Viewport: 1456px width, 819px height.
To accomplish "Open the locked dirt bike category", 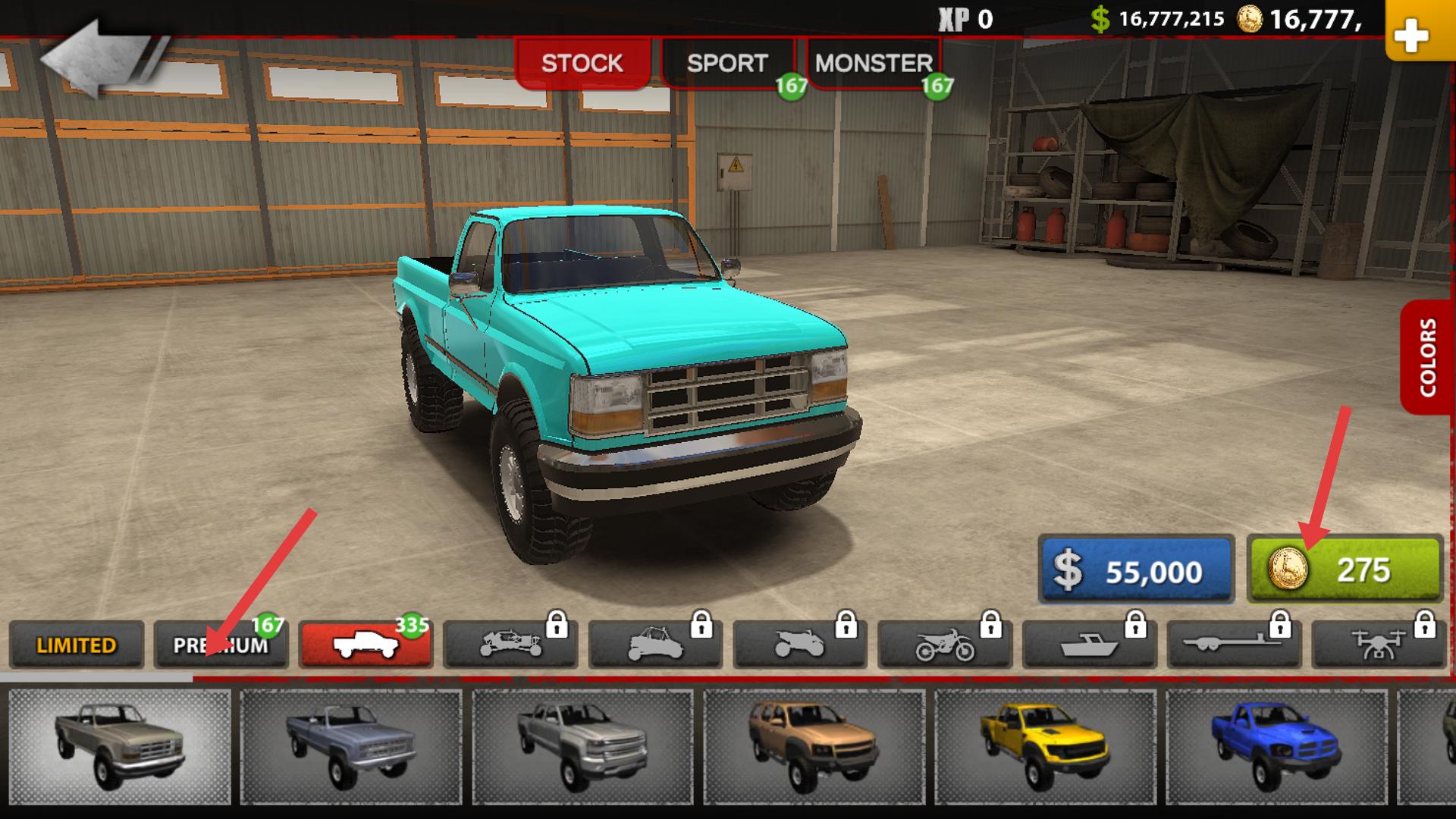I will [945, 645].
